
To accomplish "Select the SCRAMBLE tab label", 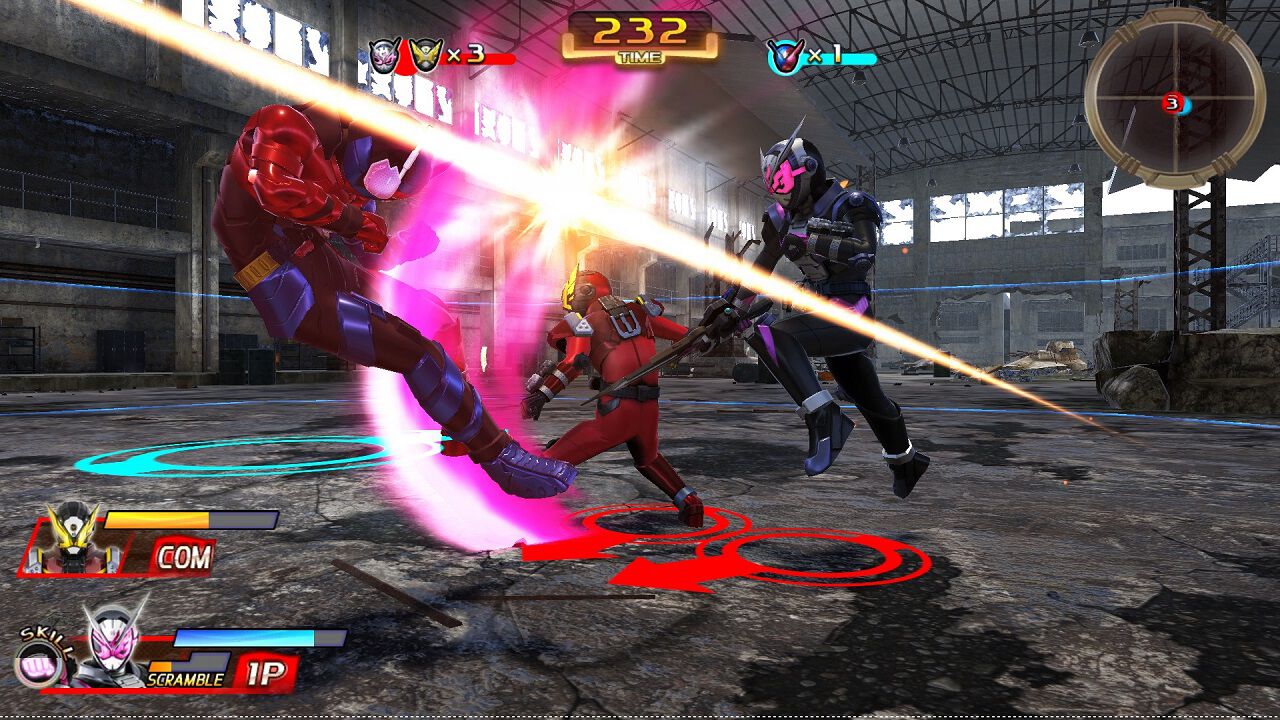I will click(x=185, y=680).
